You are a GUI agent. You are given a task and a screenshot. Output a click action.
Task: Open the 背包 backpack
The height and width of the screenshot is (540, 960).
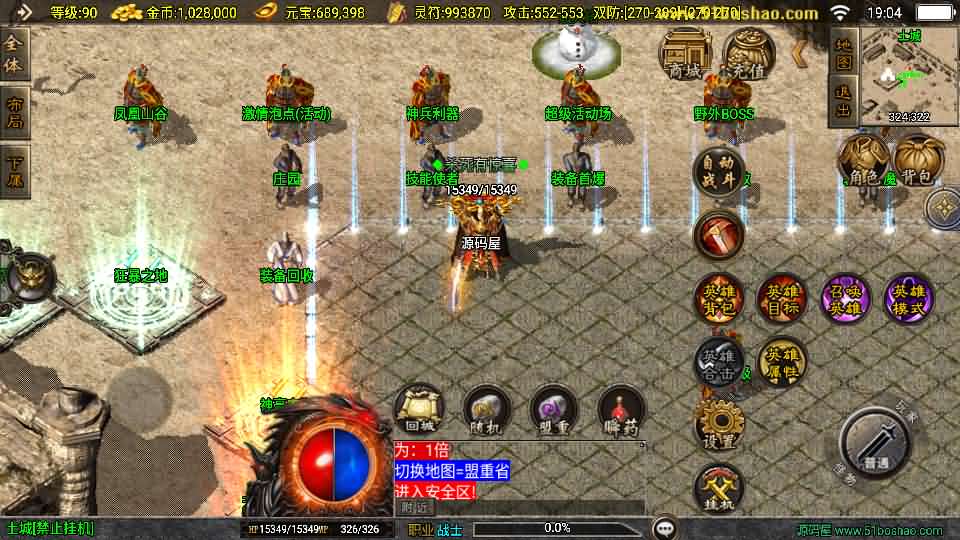tap(919, 162)
